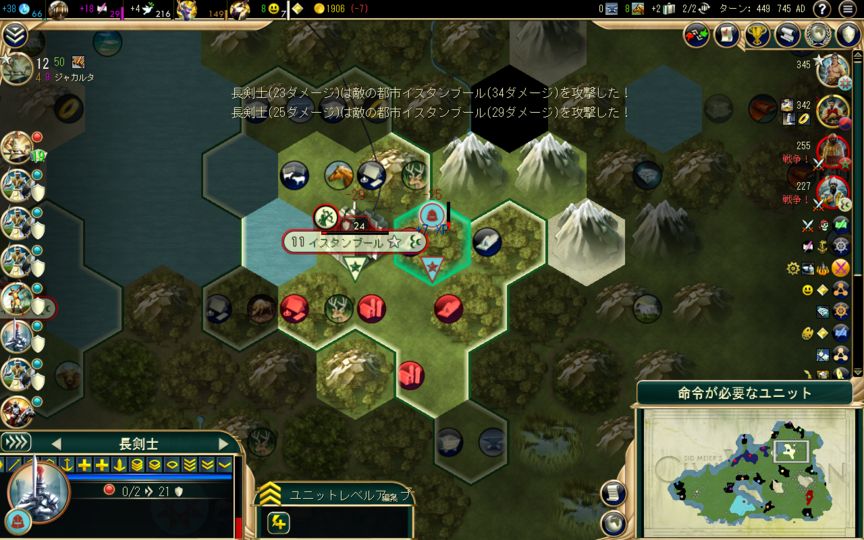Open the Civilopedia question mark help
Screen dimensions: 864x540
tap(822, 9)
